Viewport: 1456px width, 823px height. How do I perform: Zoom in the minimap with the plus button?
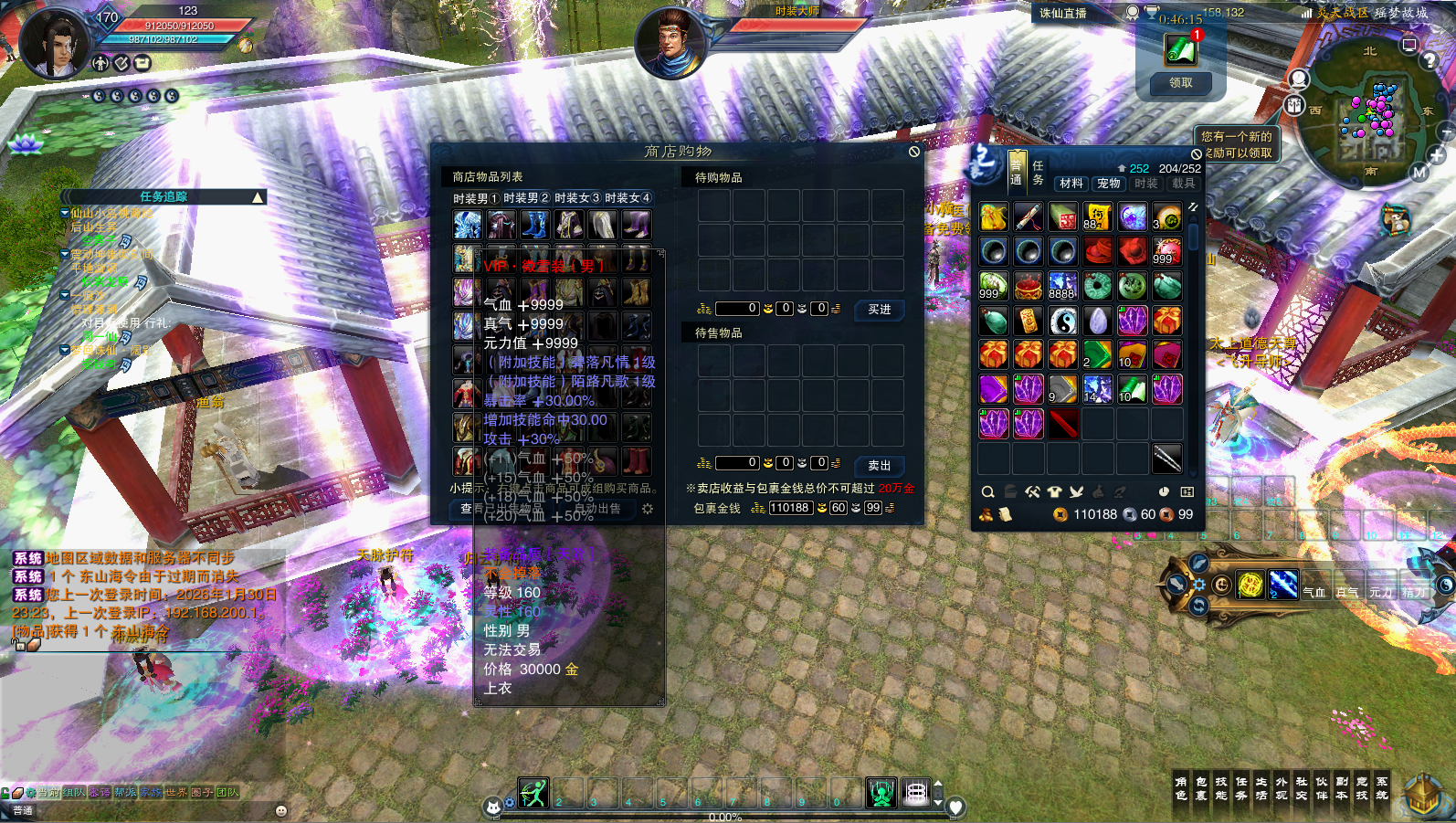(1437, 156)
